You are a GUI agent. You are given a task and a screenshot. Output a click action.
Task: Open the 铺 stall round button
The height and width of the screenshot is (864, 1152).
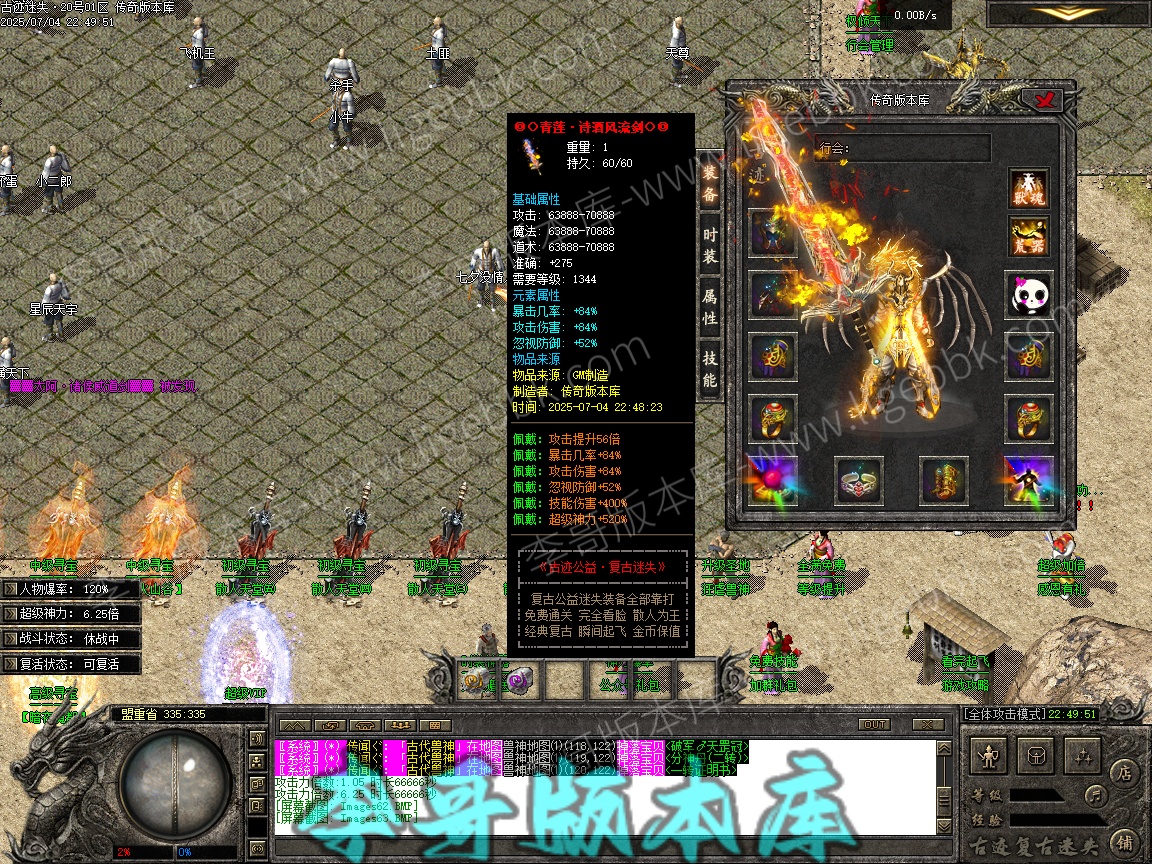click(1123, 841)
